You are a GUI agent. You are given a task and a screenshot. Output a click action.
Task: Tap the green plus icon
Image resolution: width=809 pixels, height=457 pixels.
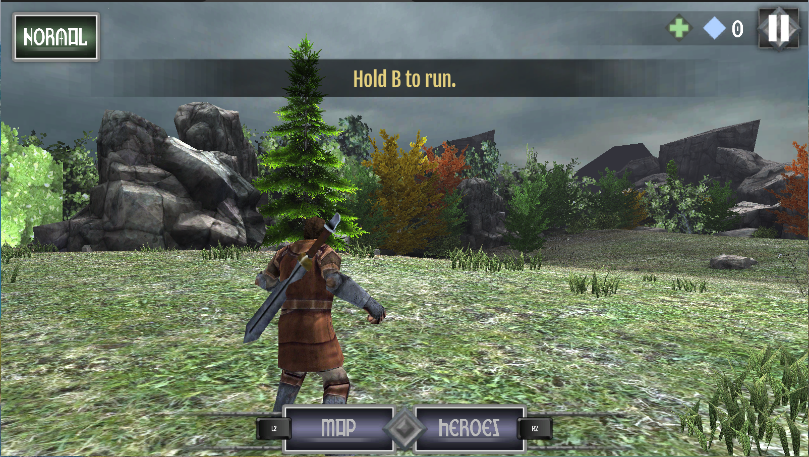679,29
